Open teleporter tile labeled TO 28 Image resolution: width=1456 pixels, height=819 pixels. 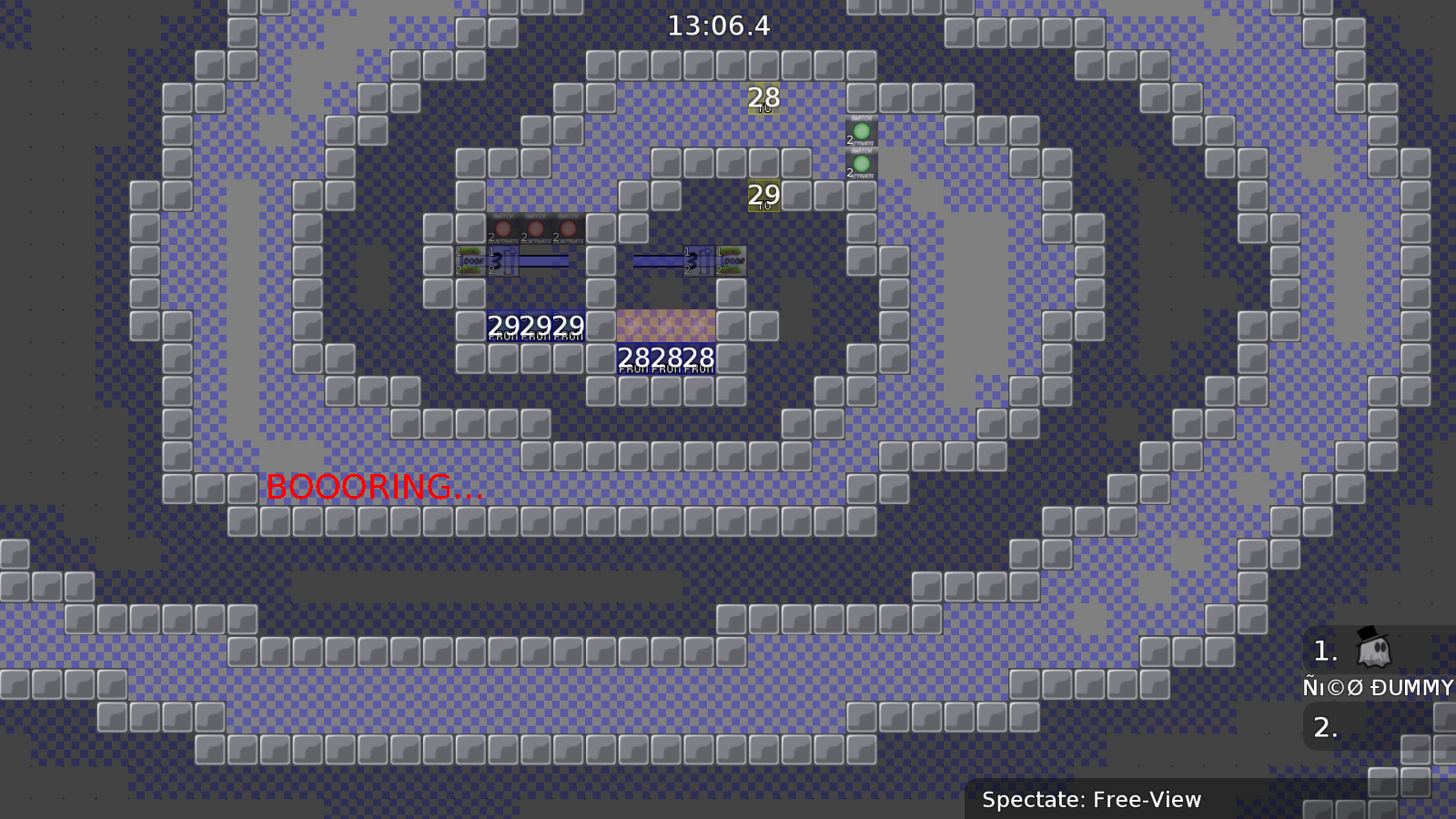tap(763, 96)
